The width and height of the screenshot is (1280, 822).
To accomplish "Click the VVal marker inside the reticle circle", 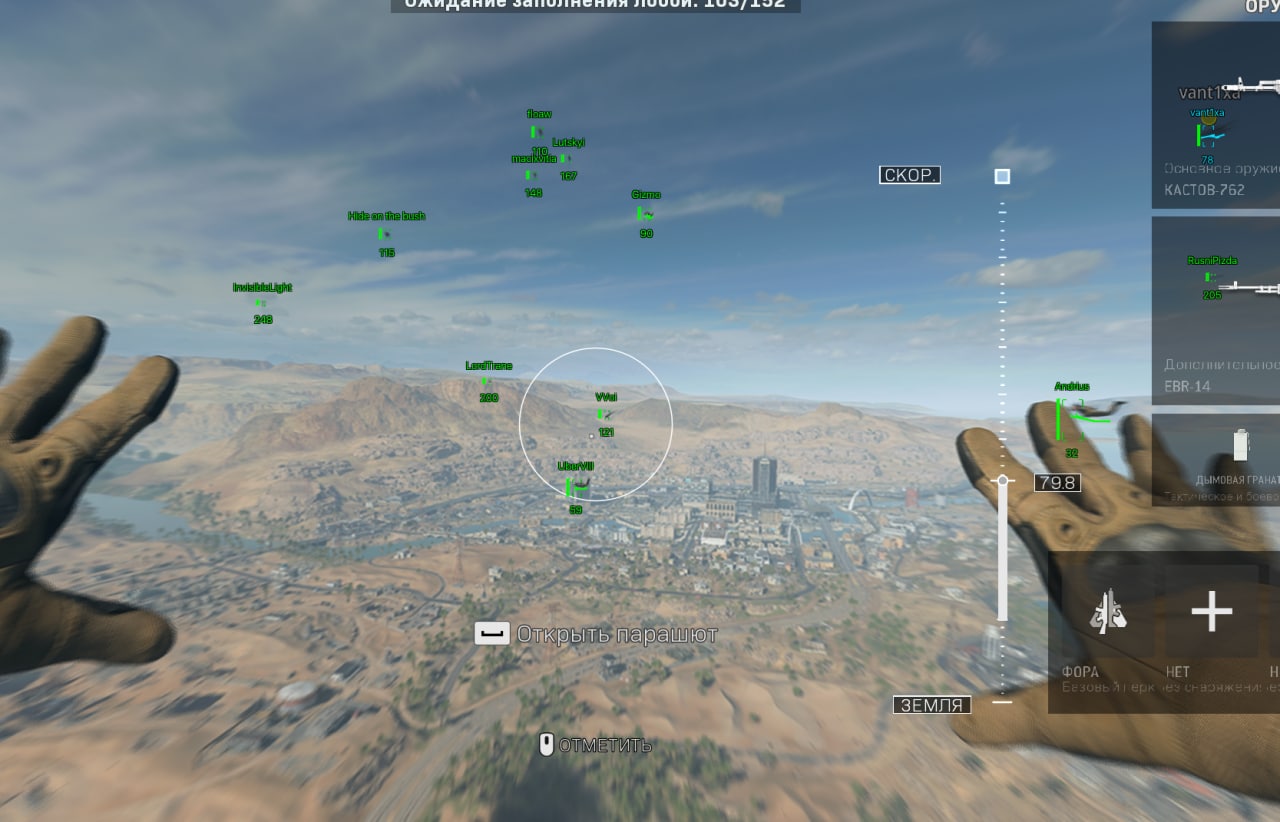I will tap(604, 396).
